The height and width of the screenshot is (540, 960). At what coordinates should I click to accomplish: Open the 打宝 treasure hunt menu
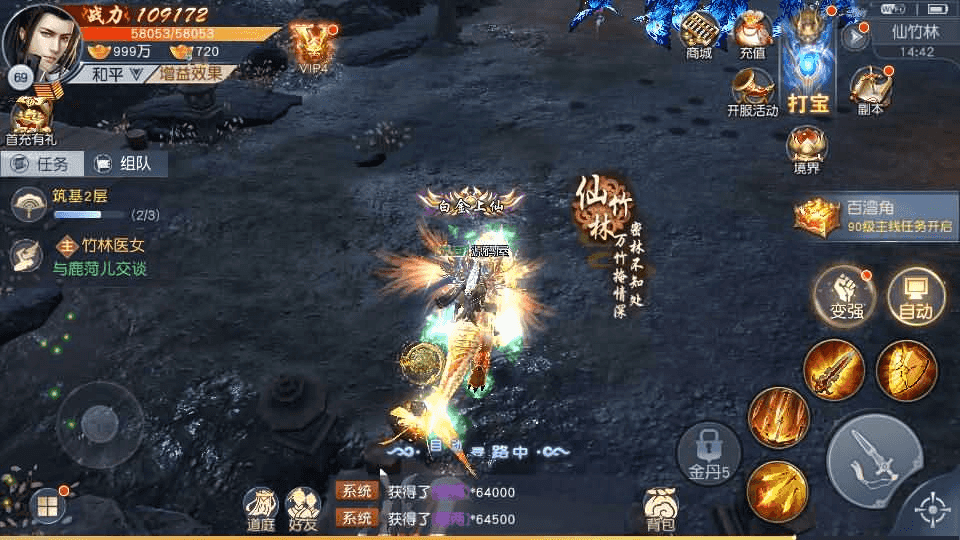[x=808, y=65]
